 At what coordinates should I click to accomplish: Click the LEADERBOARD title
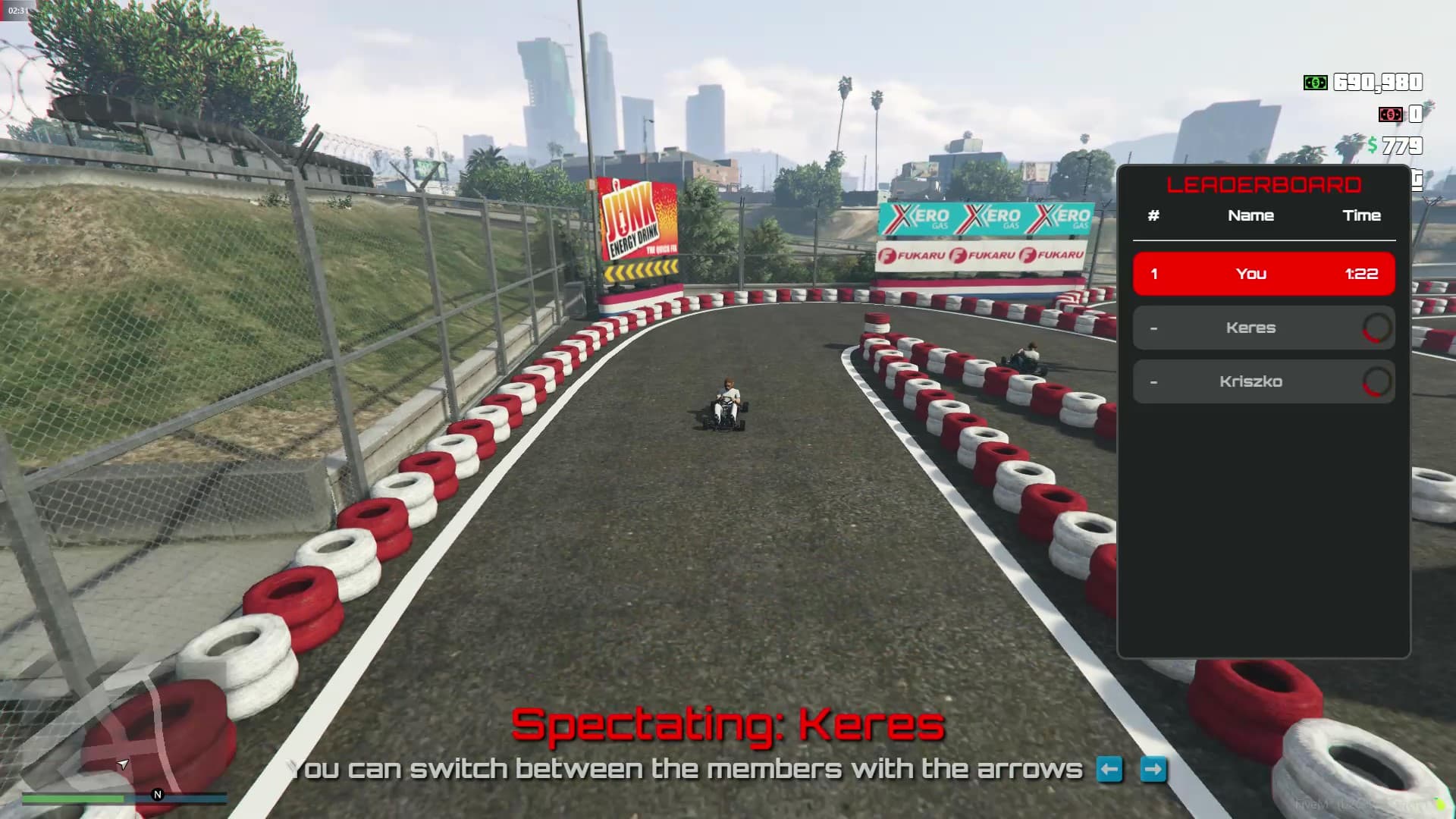(1264, 184)
